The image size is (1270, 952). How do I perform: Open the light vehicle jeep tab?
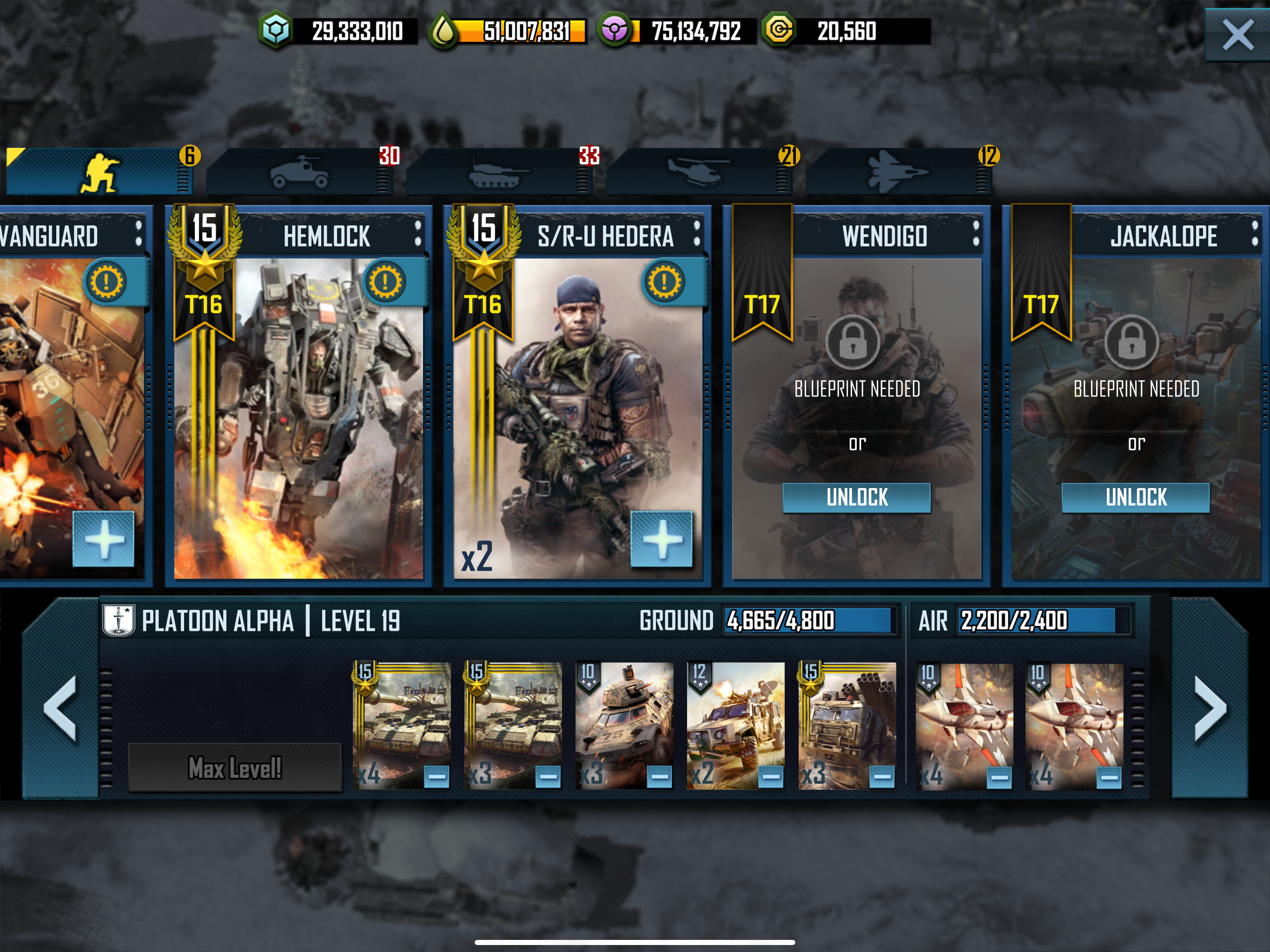tap(298, 172)
